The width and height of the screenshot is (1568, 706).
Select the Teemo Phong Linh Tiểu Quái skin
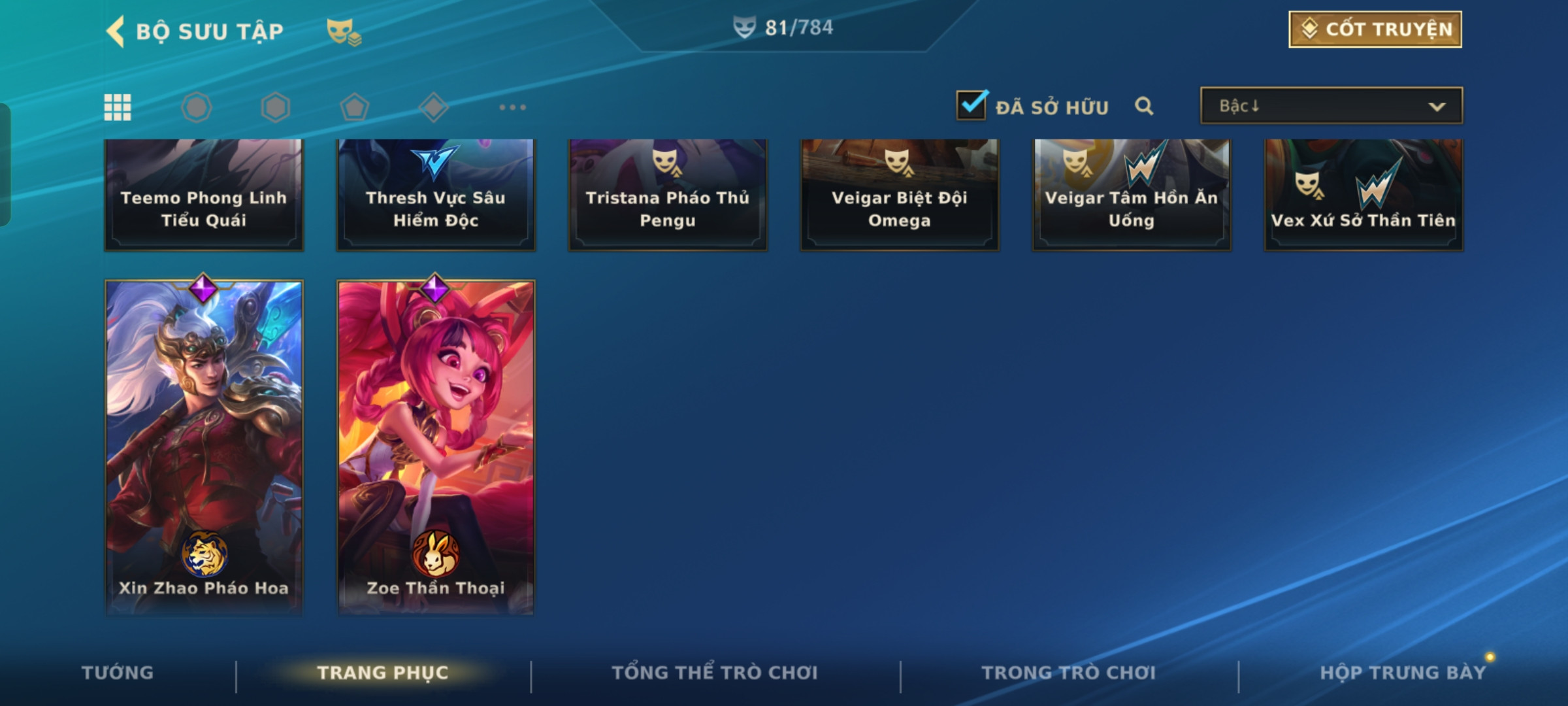click(204, 195)
